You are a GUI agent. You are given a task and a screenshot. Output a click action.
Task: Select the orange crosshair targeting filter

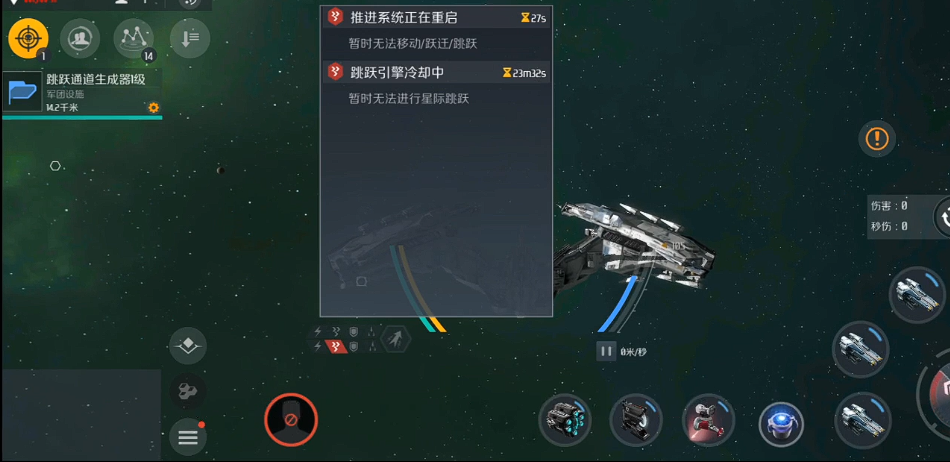click(28, 39)
